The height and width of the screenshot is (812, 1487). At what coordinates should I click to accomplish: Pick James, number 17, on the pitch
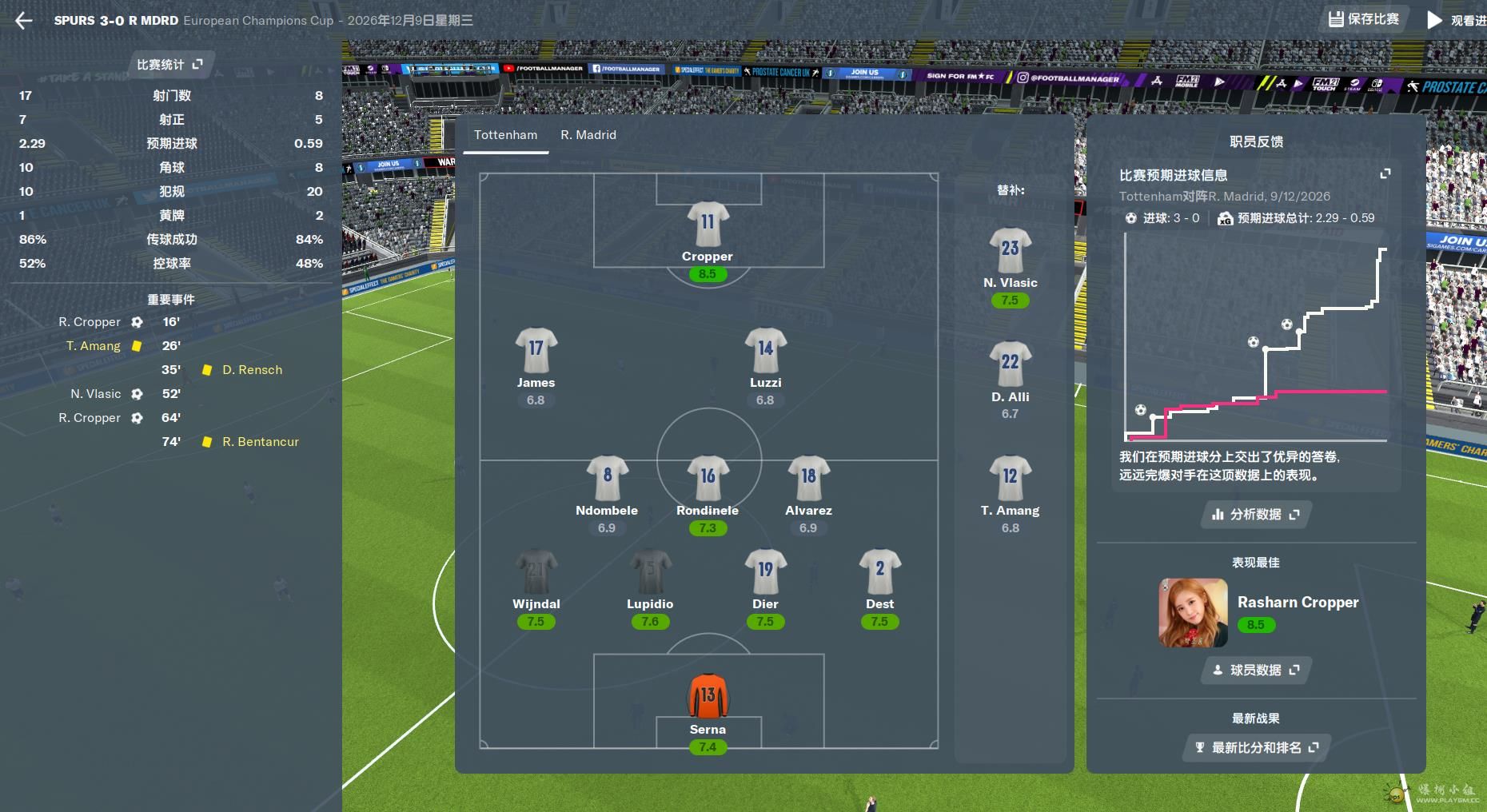[536, 350]
